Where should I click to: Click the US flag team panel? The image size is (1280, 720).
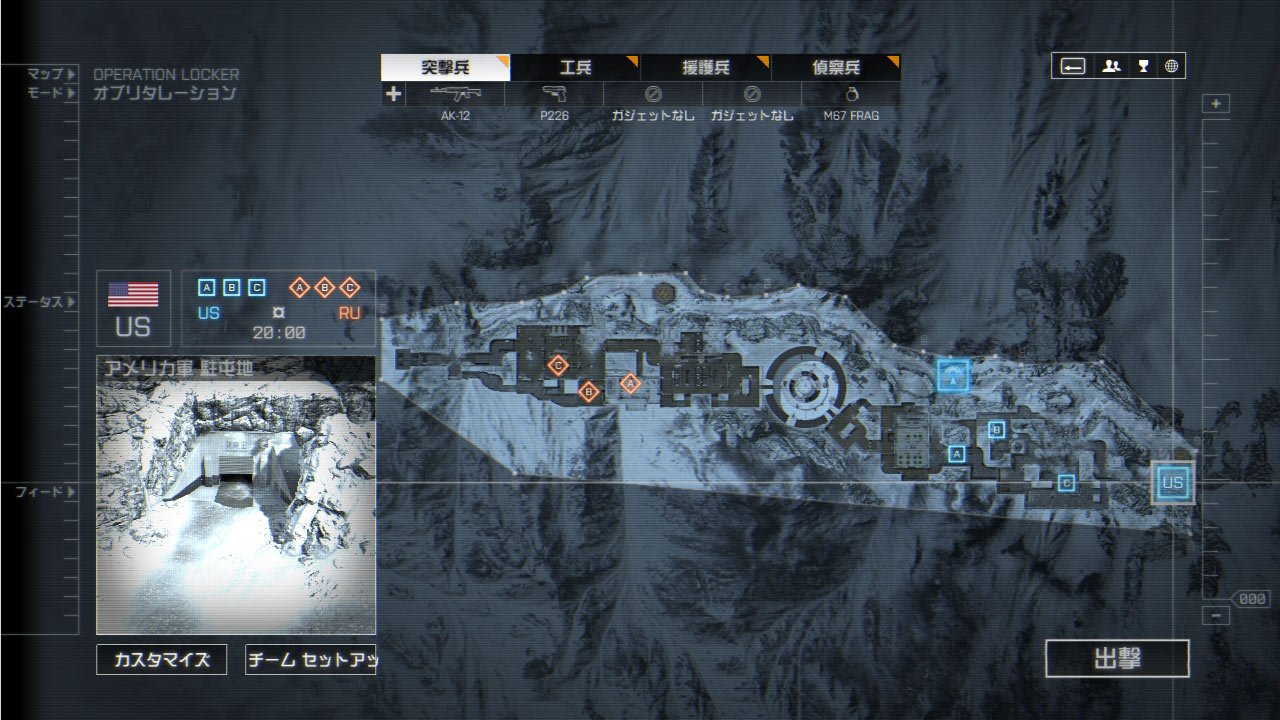click(x=133, y=308)
